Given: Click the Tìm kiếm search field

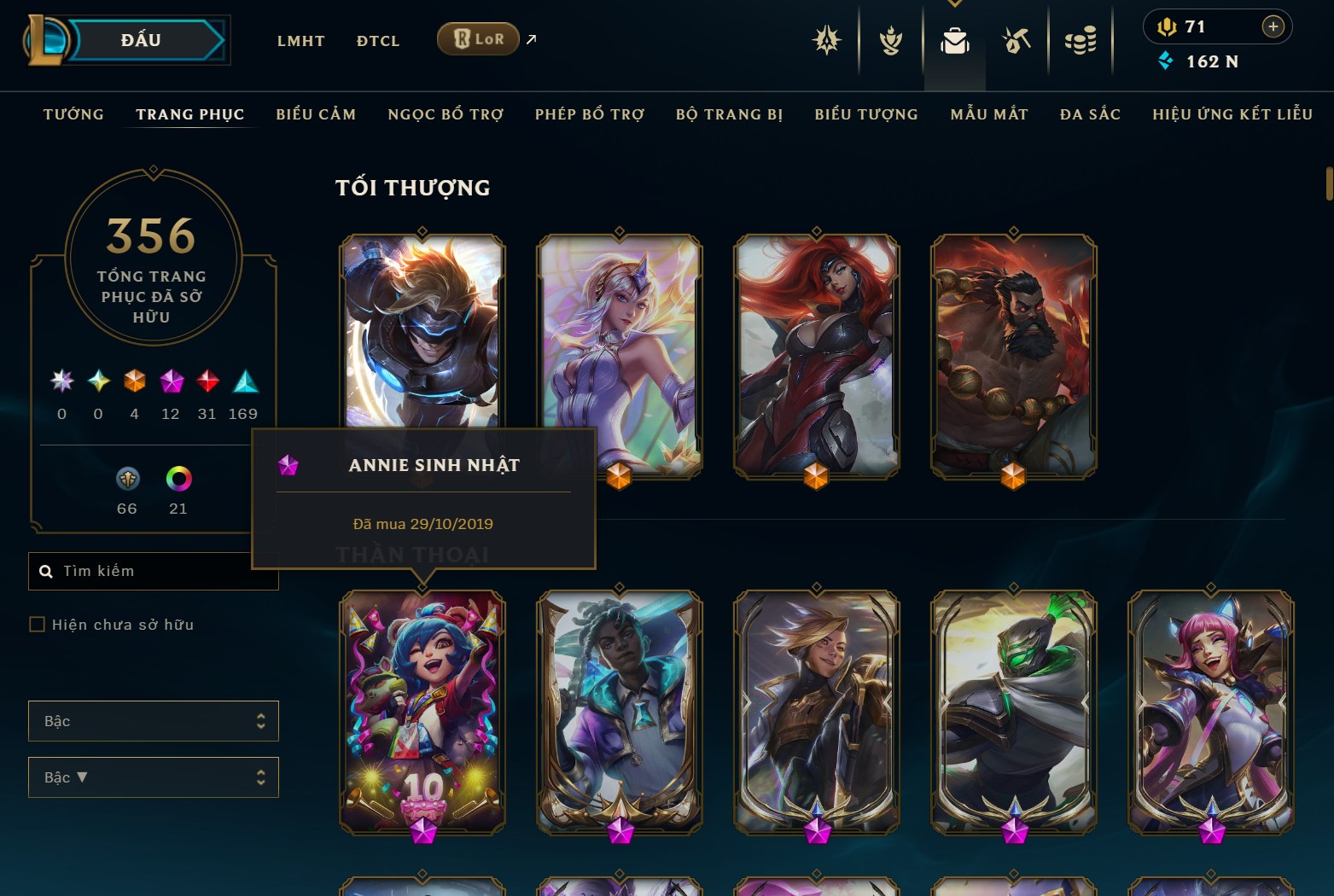Looking at the screenshot, I should coord(162,571).
